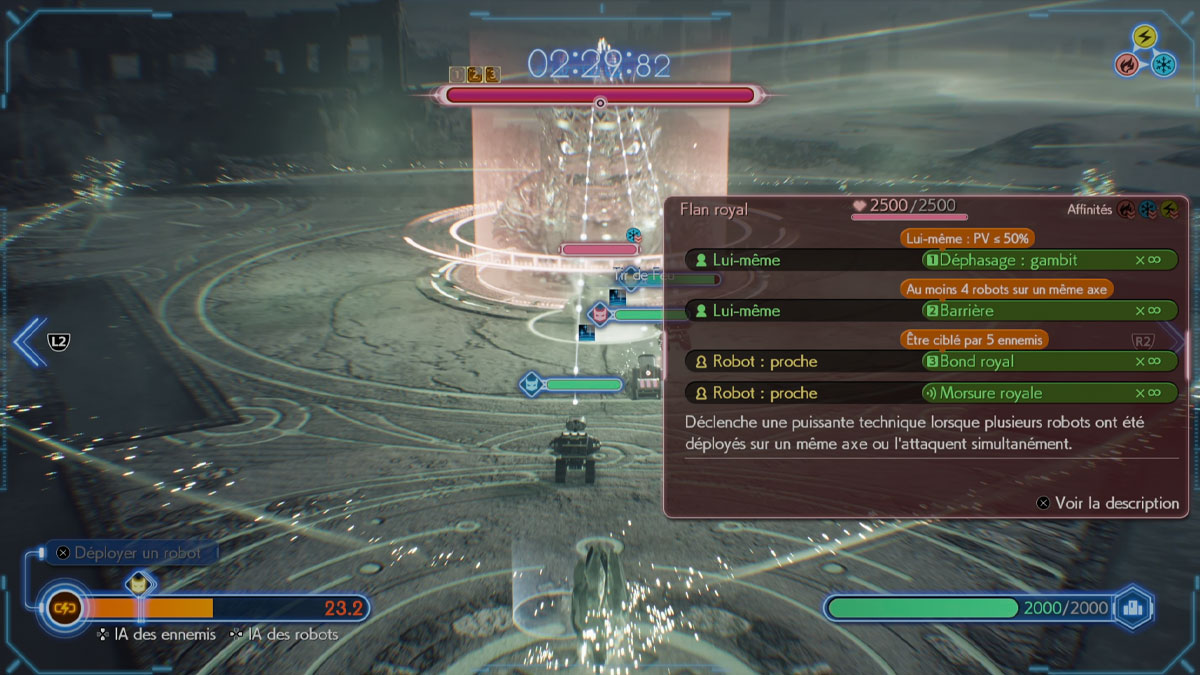Image resolution: width=1200 pixels, height=675 pixels.
Task: Click the 'Être ciblé par 5 ennemis' condition
Action: [x=974, y=340]
